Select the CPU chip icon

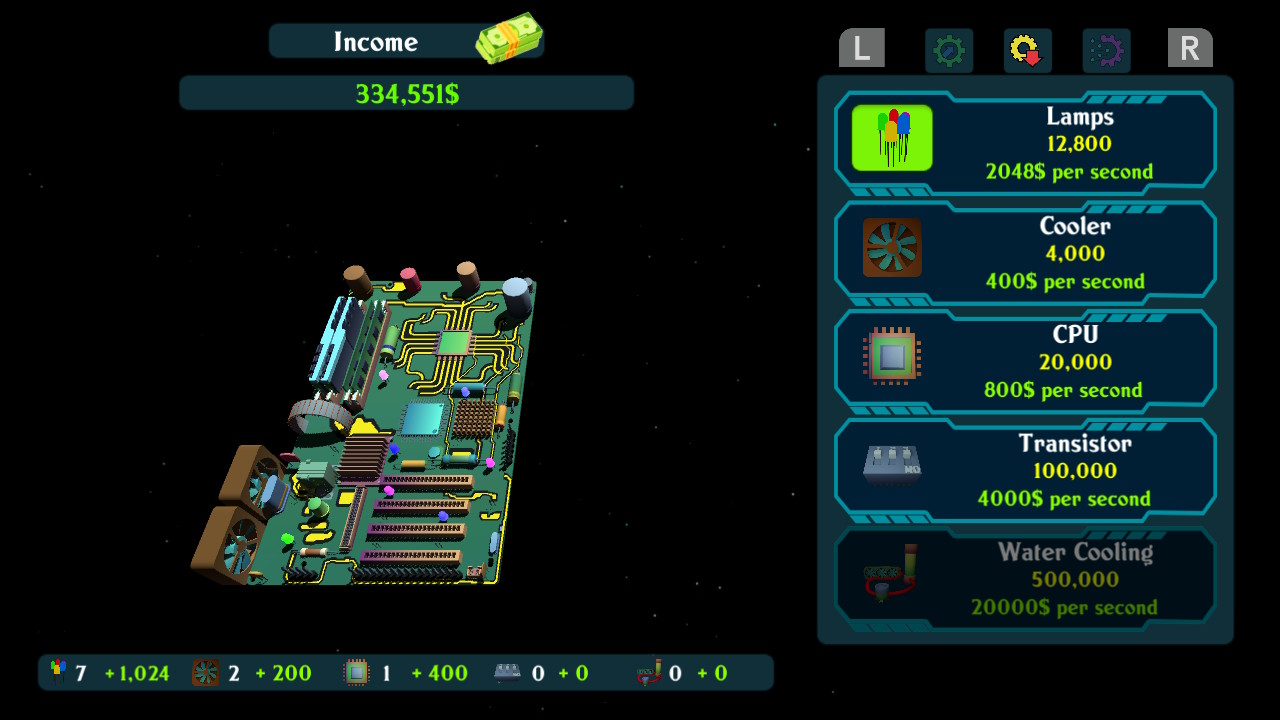coord(890,356)
